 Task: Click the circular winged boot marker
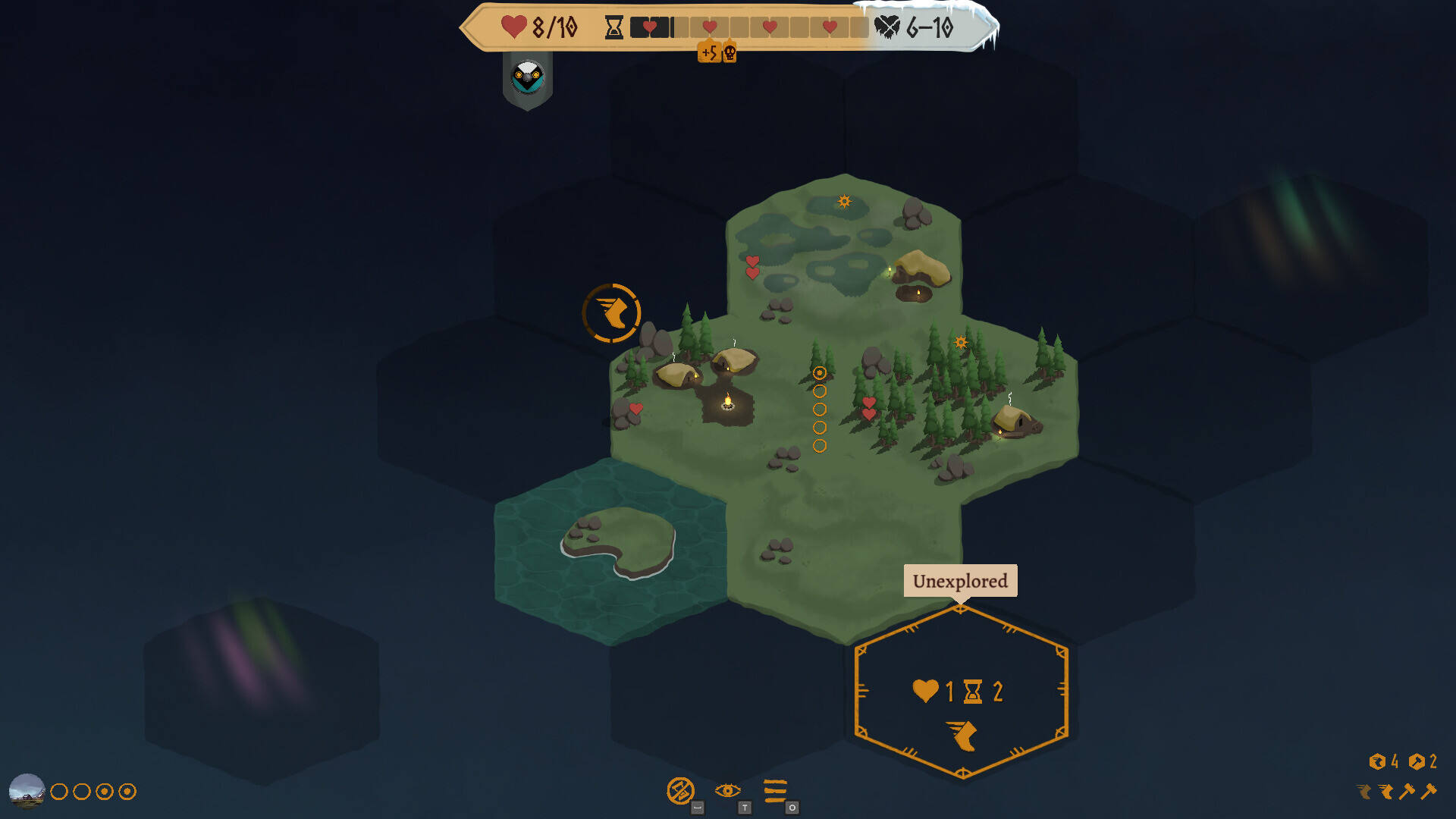pos(611,312)
